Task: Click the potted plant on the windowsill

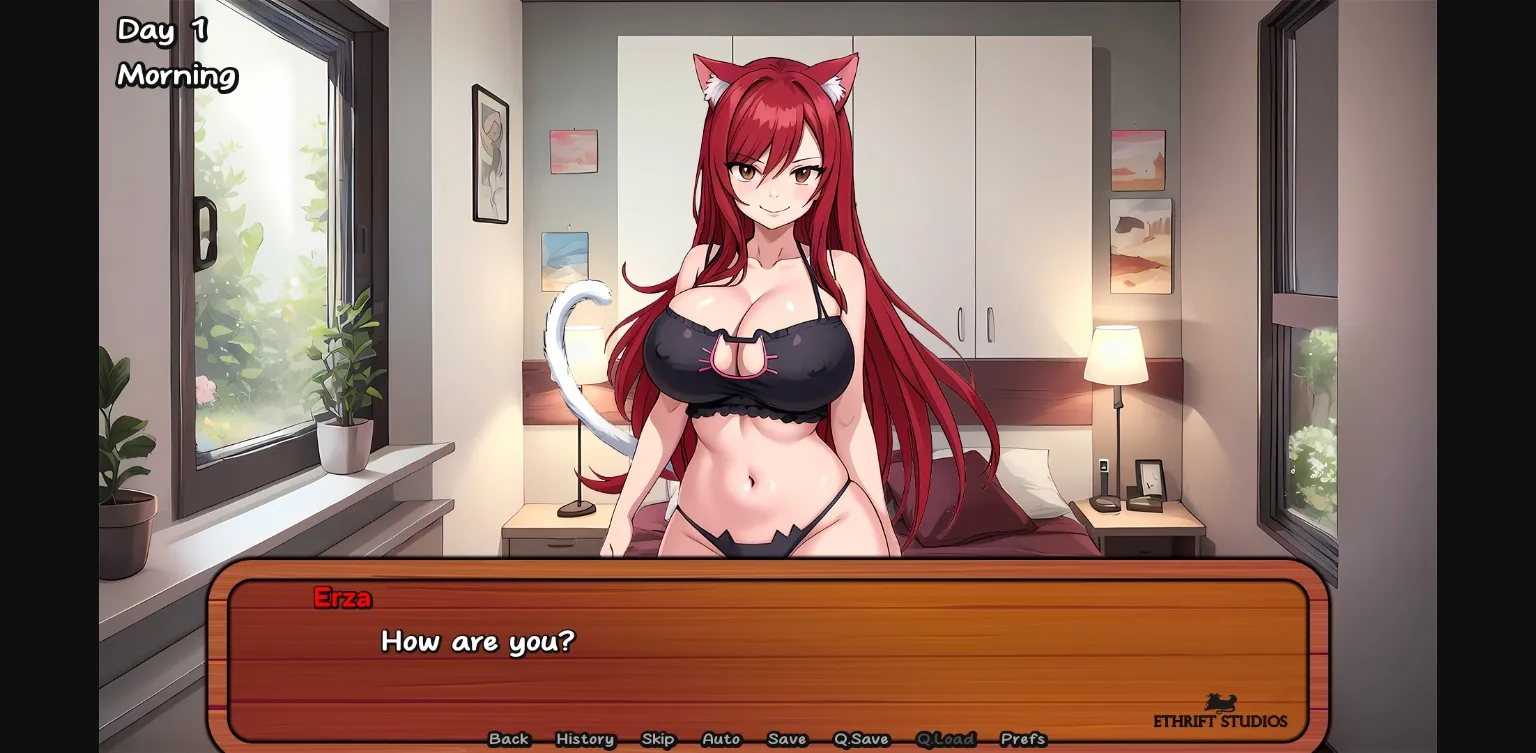Action: point(343,420)
